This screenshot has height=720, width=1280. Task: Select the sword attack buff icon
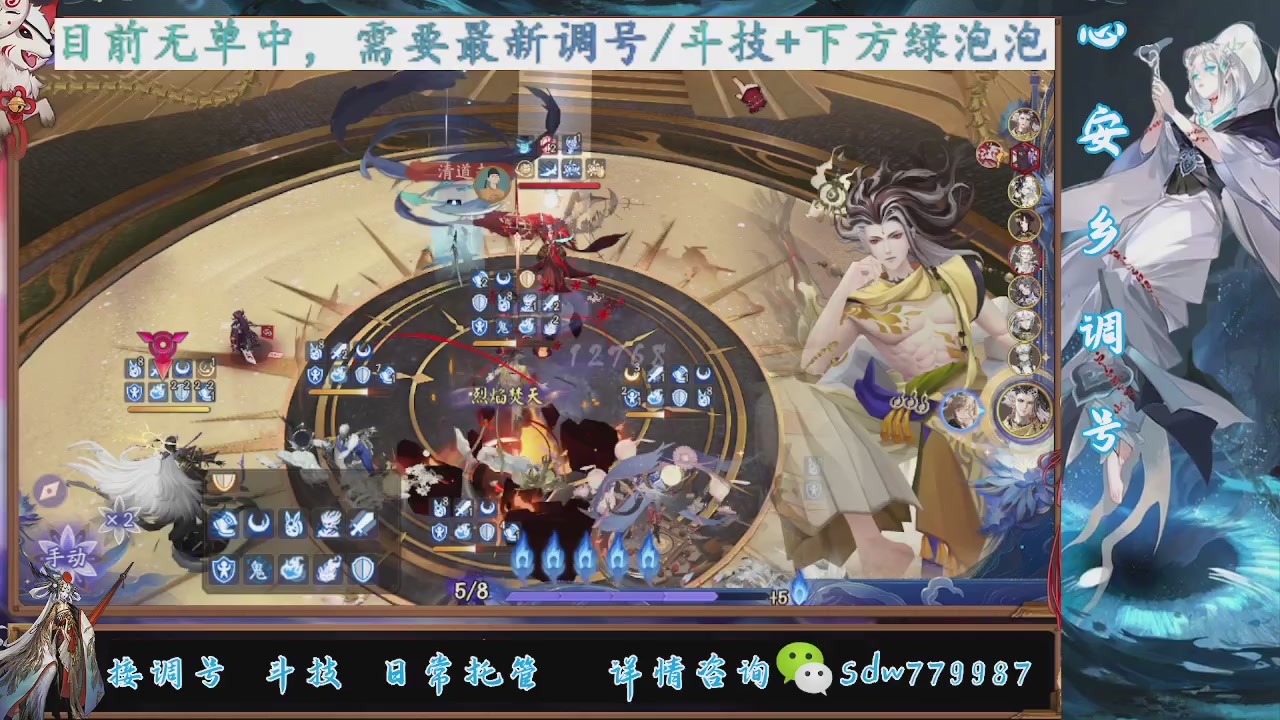pos(361,524)
